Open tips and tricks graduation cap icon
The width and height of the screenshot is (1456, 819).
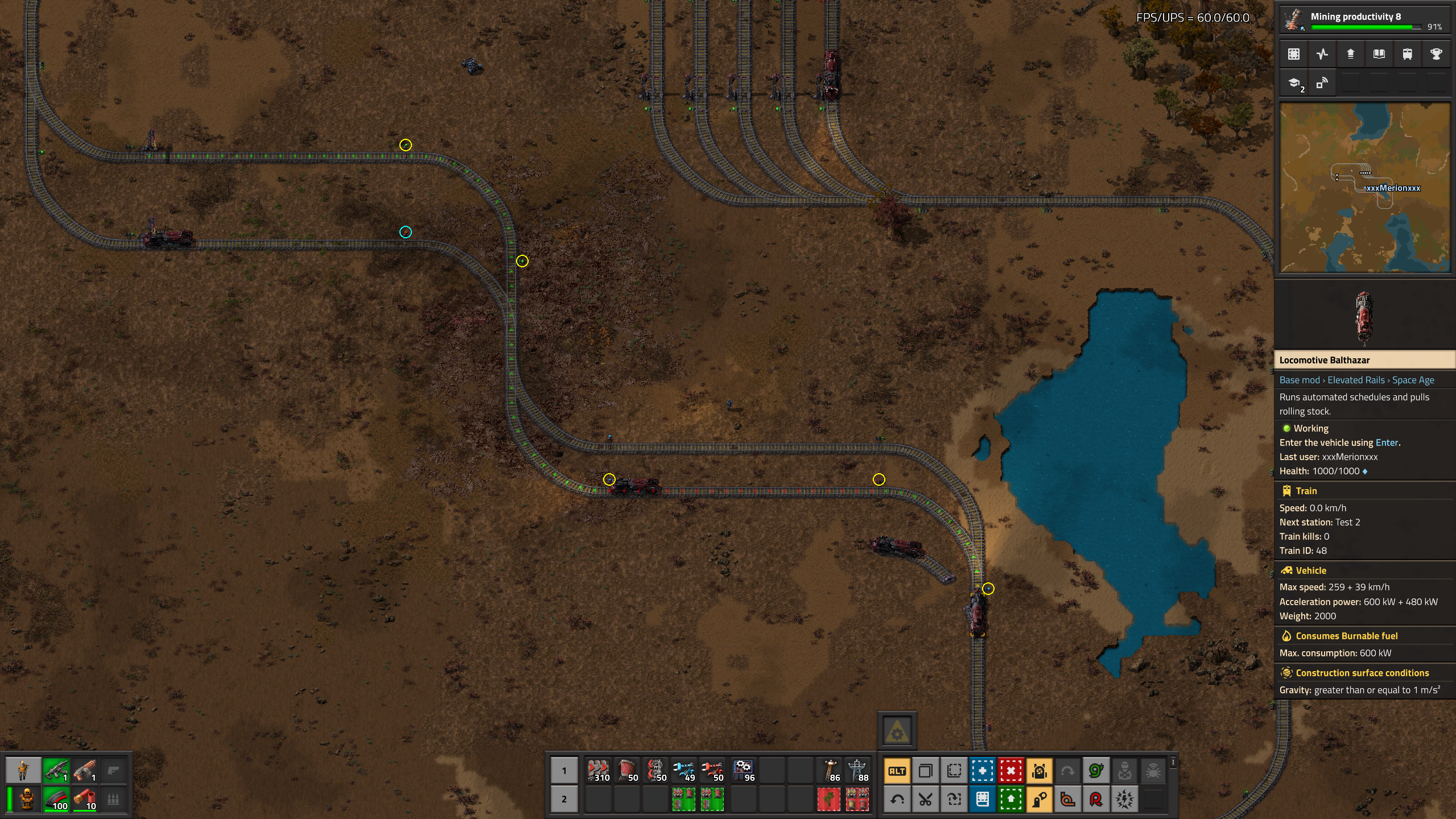1294,84
